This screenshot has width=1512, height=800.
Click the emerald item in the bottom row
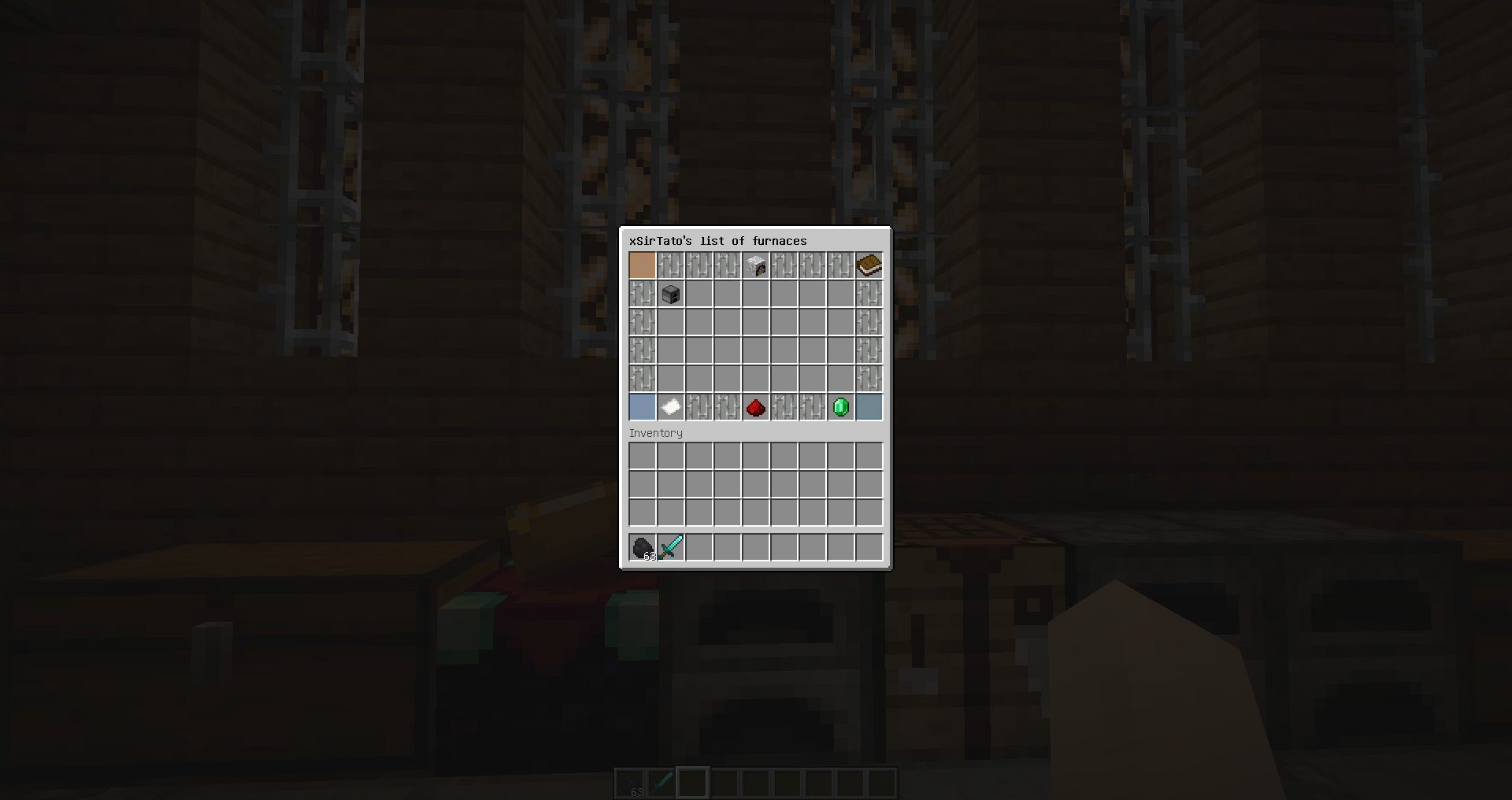(840, 407)
